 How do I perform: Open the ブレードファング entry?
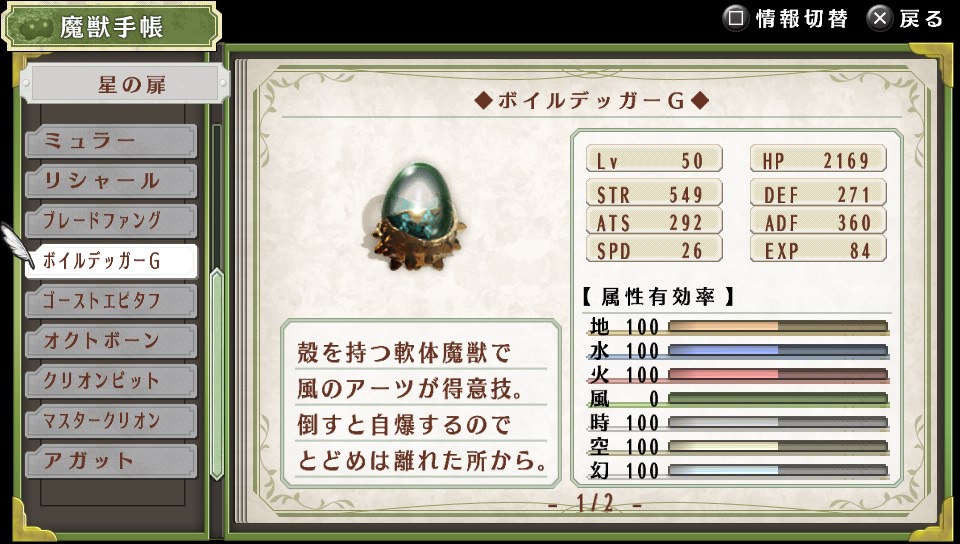tap(110, 221)
